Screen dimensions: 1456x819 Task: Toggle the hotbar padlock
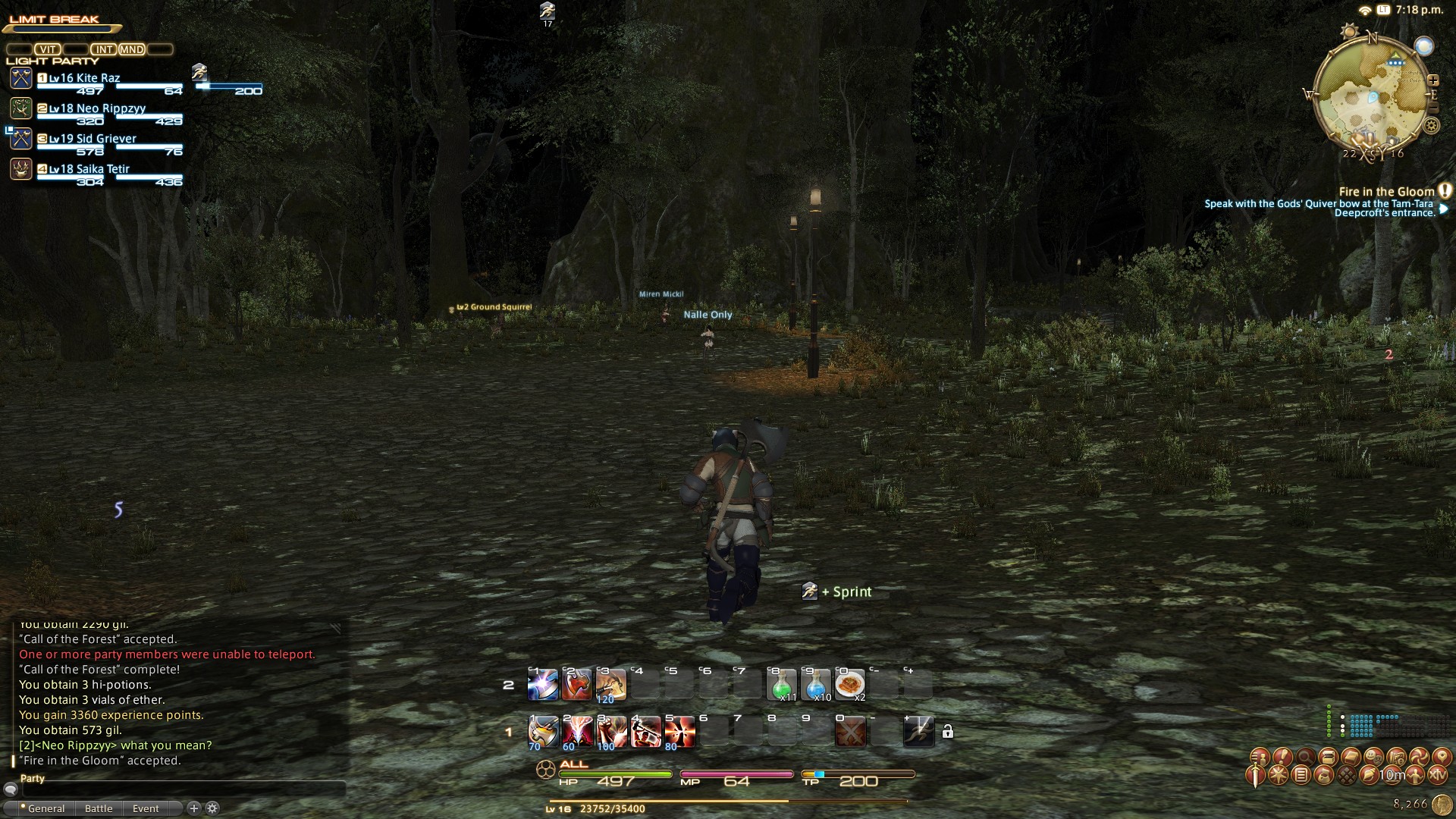(x=947, y=732)
